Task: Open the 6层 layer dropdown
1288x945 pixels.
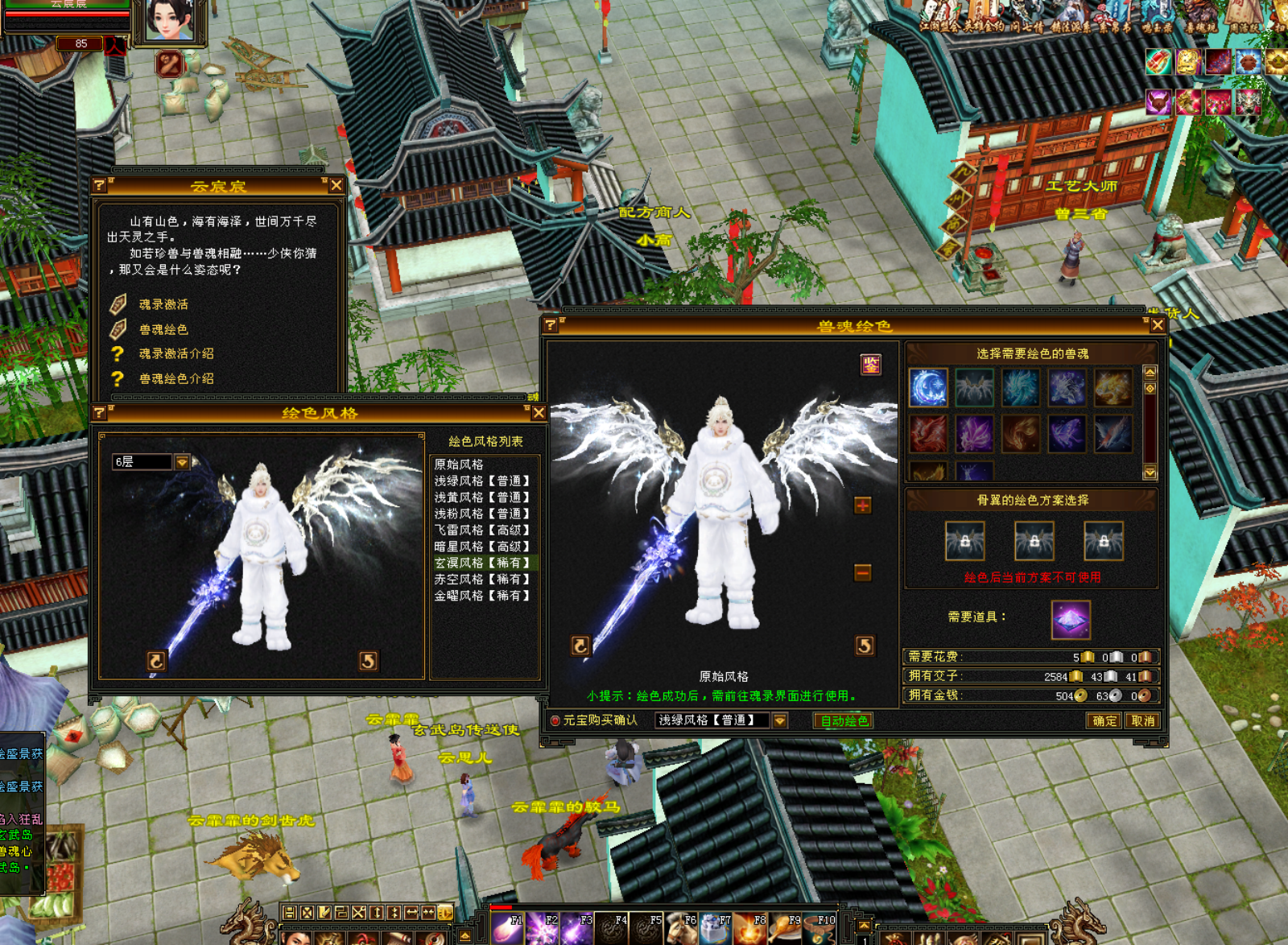Action: pyautogui.click(x=183, y=462)
